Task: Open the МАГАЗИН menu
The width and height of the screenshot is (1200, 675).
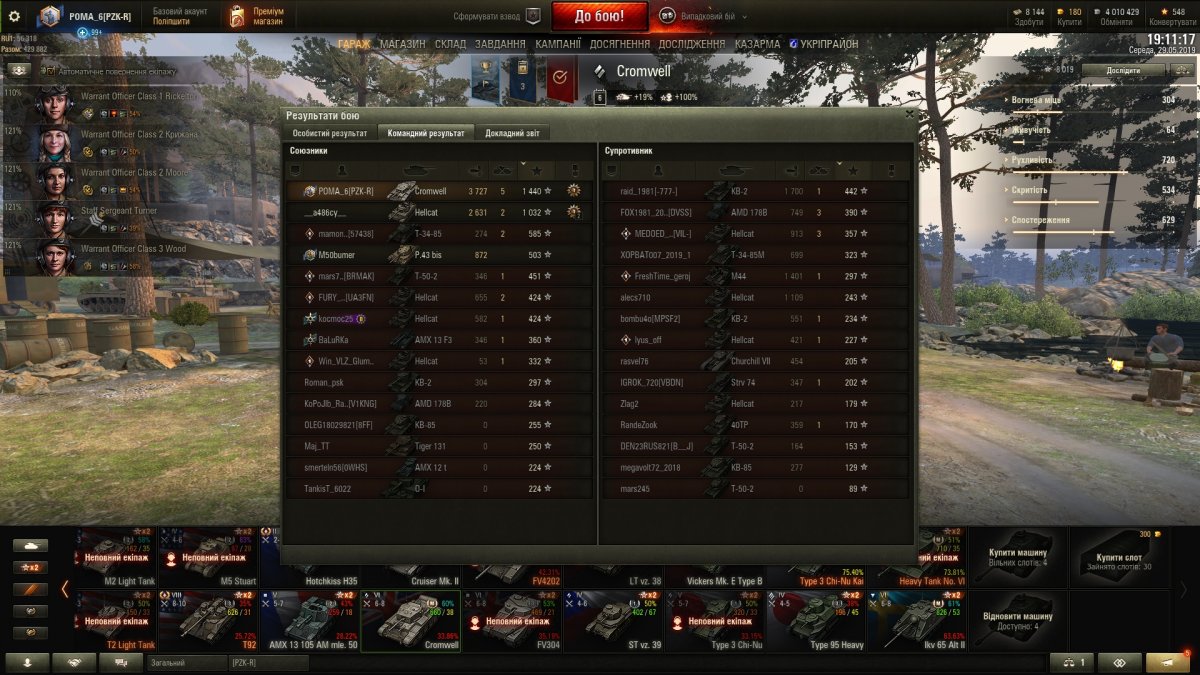Action: (x=402, y=44)
